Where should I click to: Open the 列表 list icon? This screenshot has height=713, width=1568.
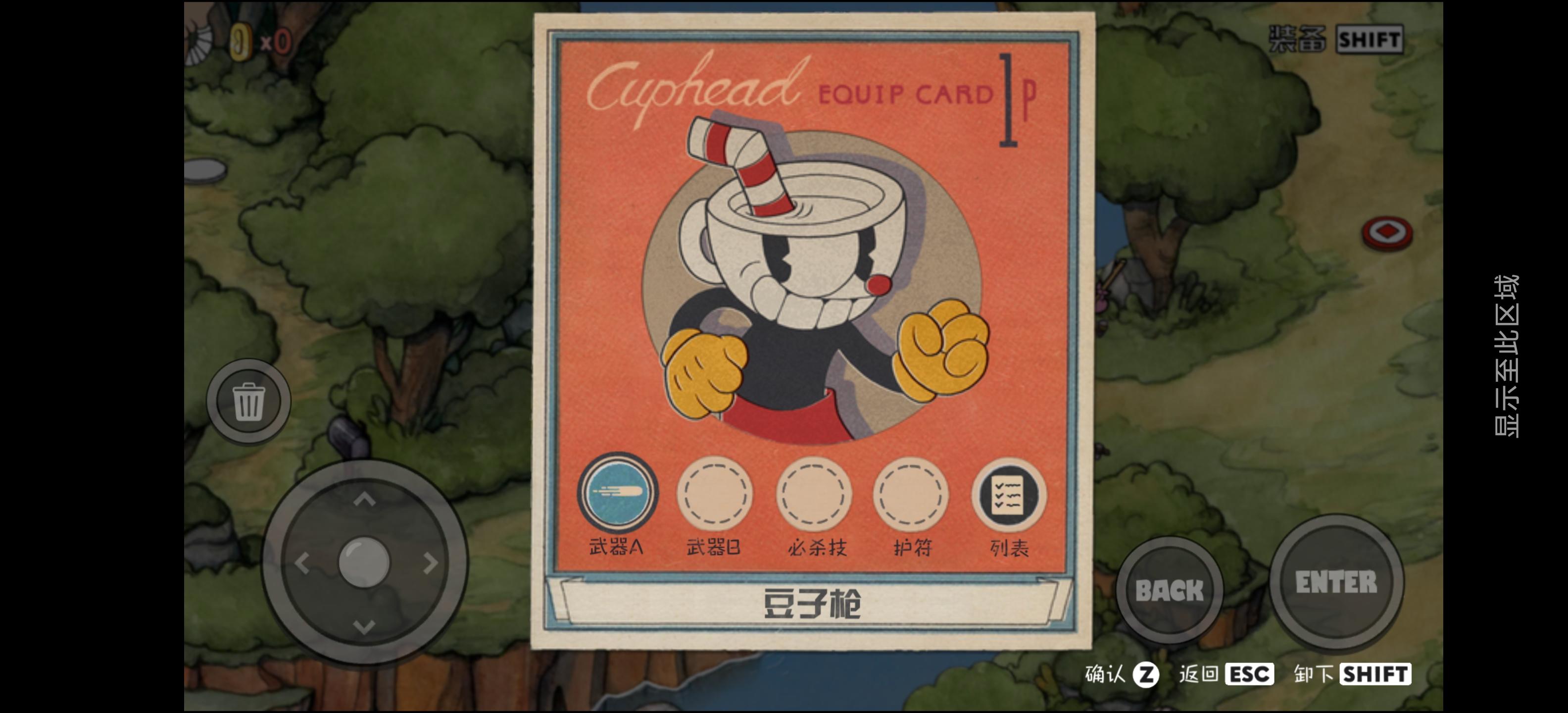1007,495
